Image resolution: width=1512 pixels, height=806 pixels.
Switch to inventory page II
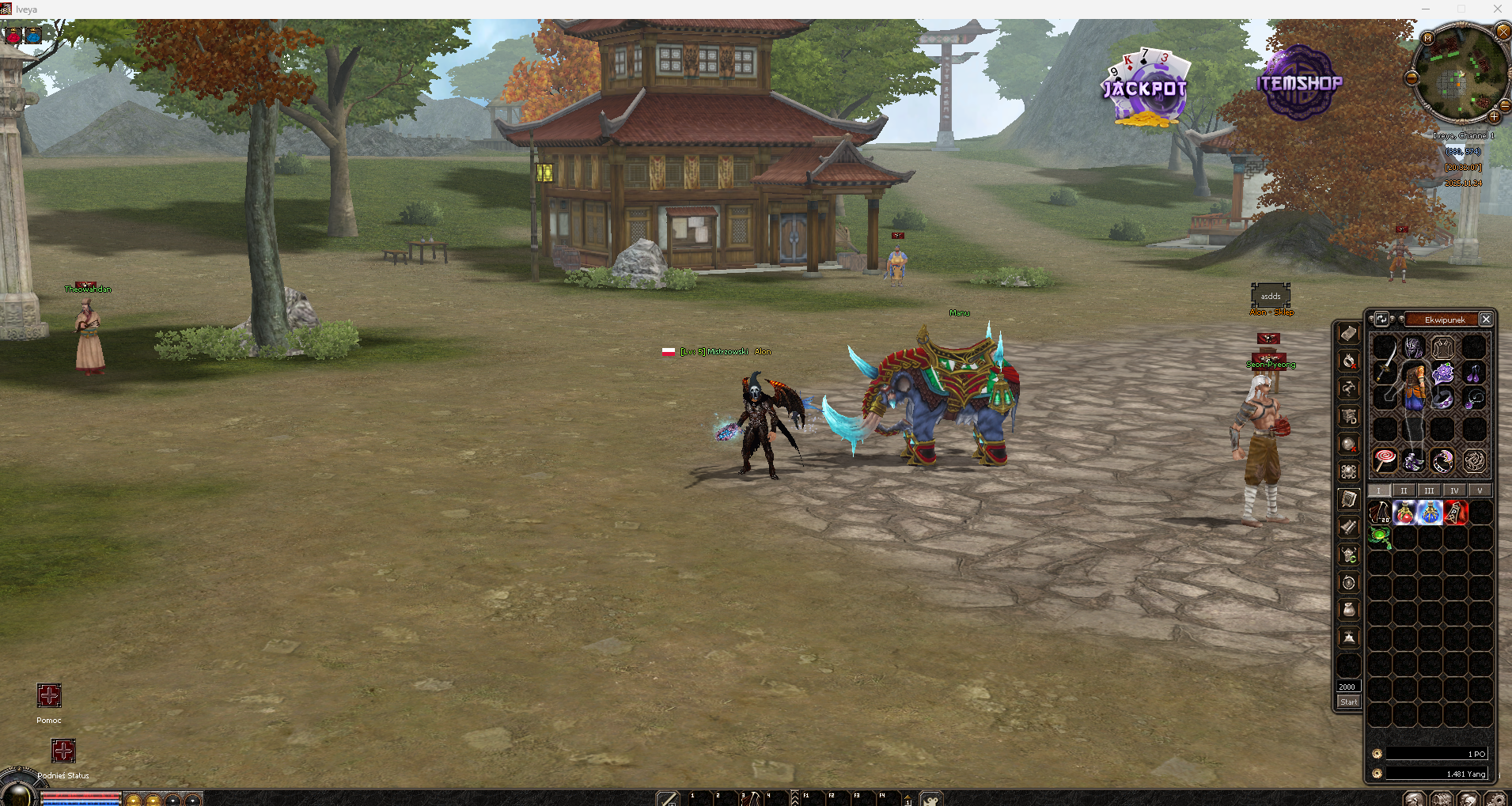(1404, 490)
